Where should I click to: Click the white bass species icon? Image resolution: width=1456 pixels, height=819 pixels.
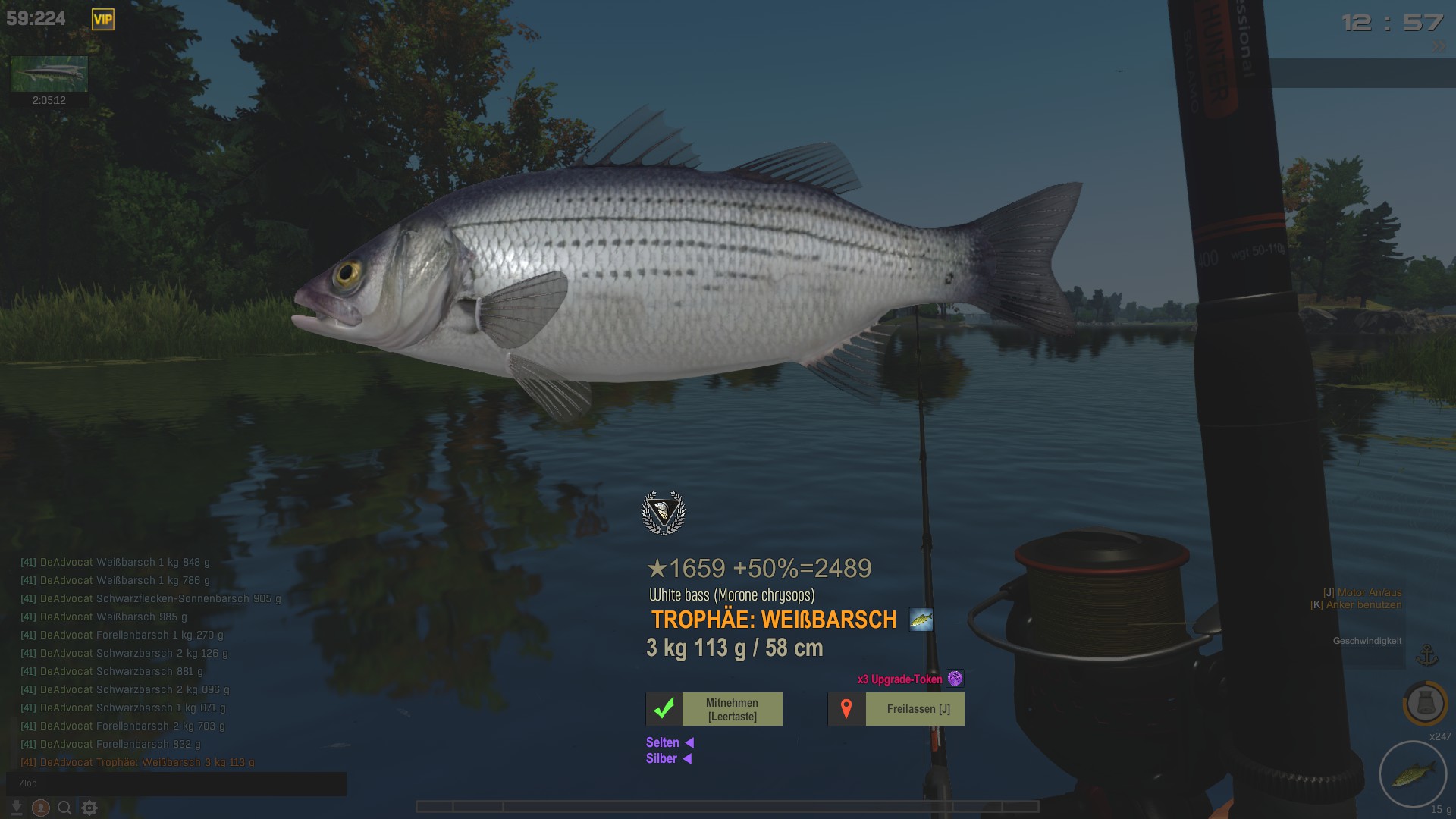tap(921, 620)
